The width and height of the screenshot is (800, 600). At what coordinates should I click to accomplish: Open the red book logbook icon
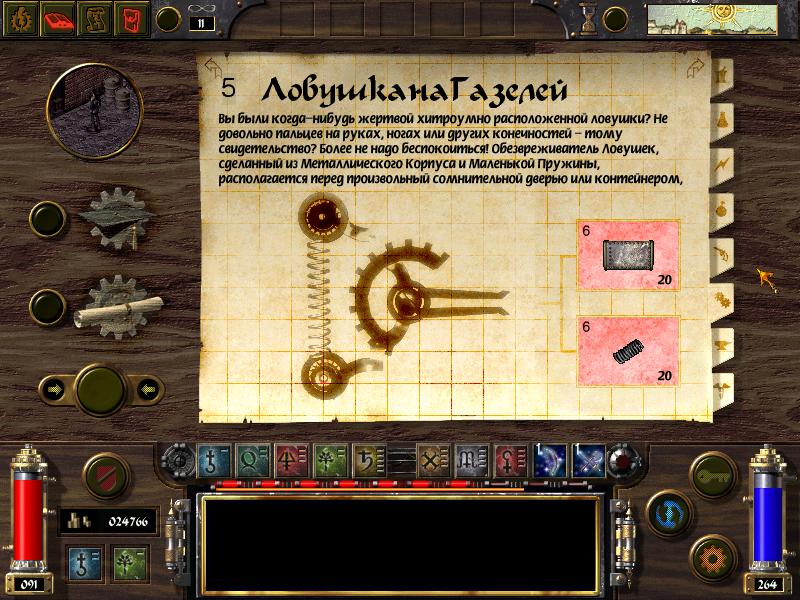(60, 18)
